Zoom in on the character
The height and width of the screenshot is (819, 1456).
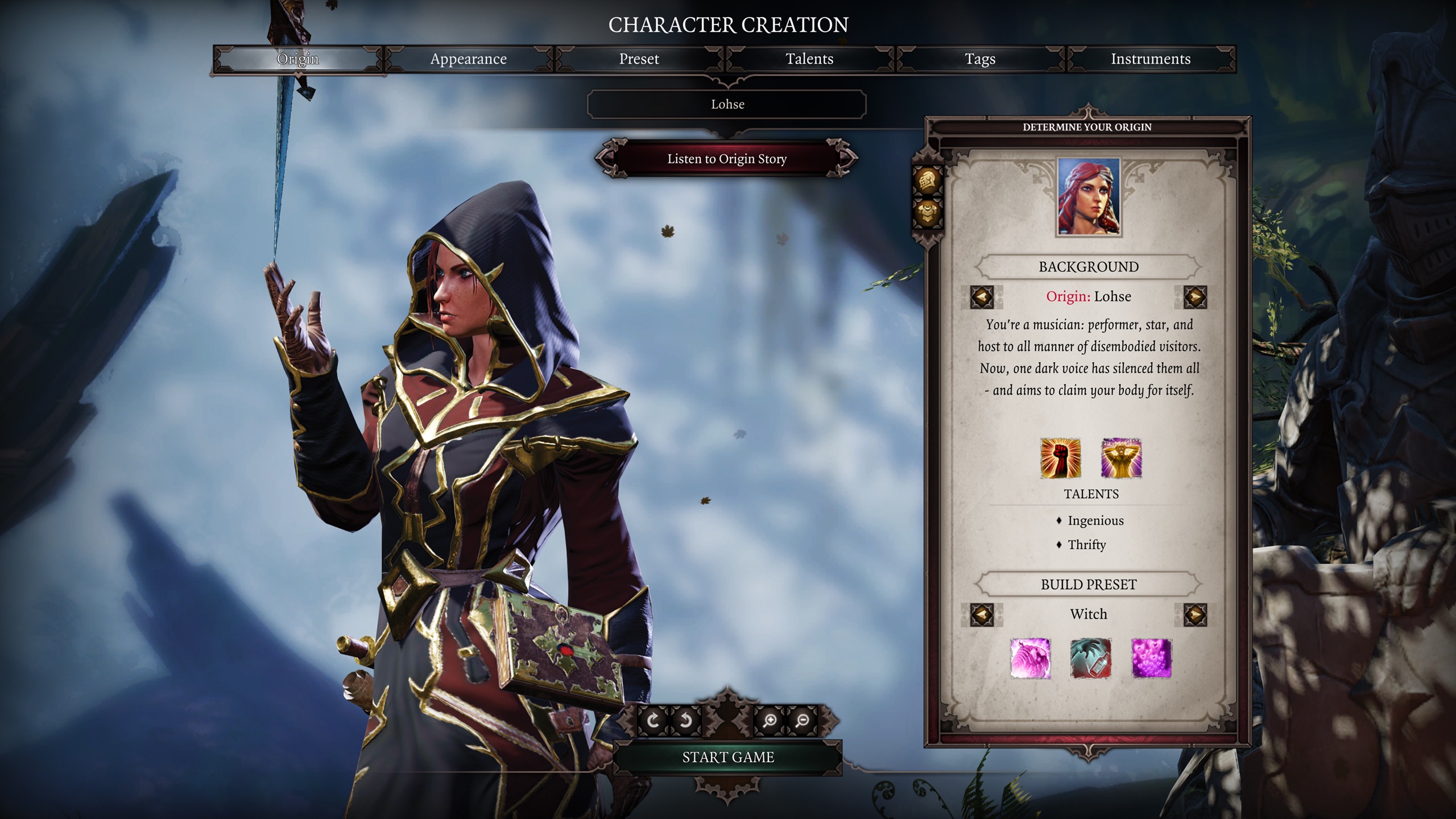[770, 721]
